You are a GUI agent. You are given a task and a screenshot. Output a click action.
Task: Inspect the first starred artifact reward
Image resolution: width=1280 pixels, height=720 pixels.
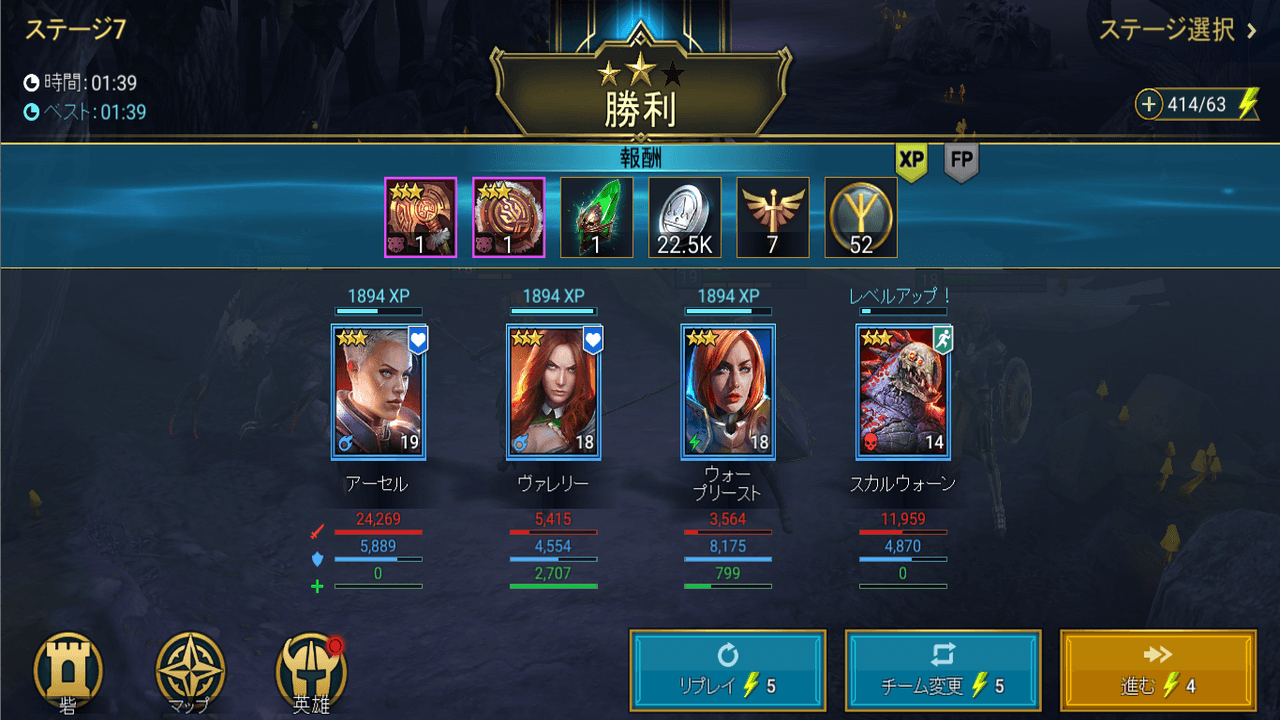pos(420,216)
